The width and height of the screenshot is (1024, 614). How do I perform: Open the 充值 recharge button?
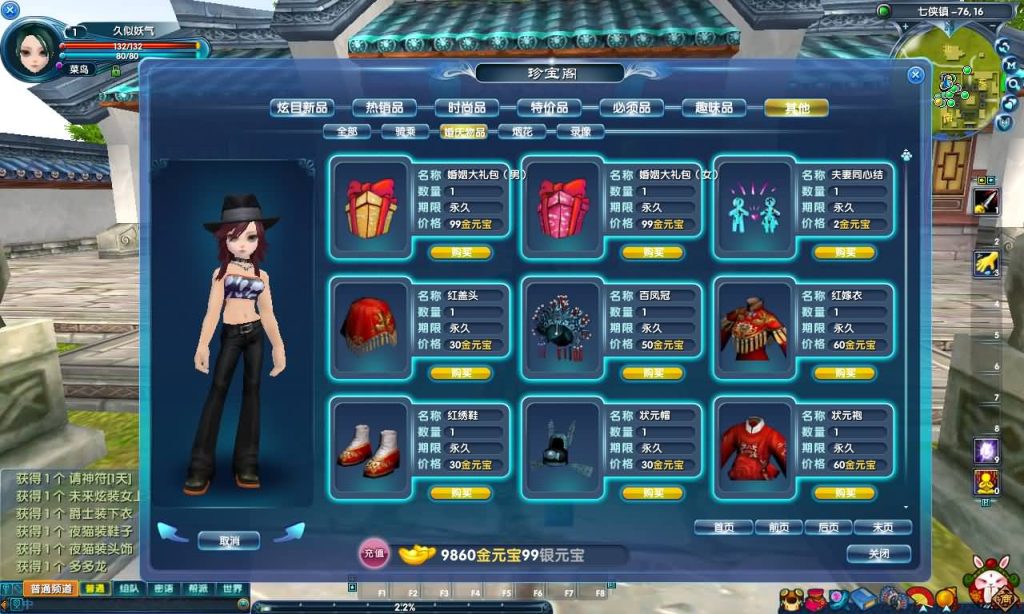click(x=373, y=553)
